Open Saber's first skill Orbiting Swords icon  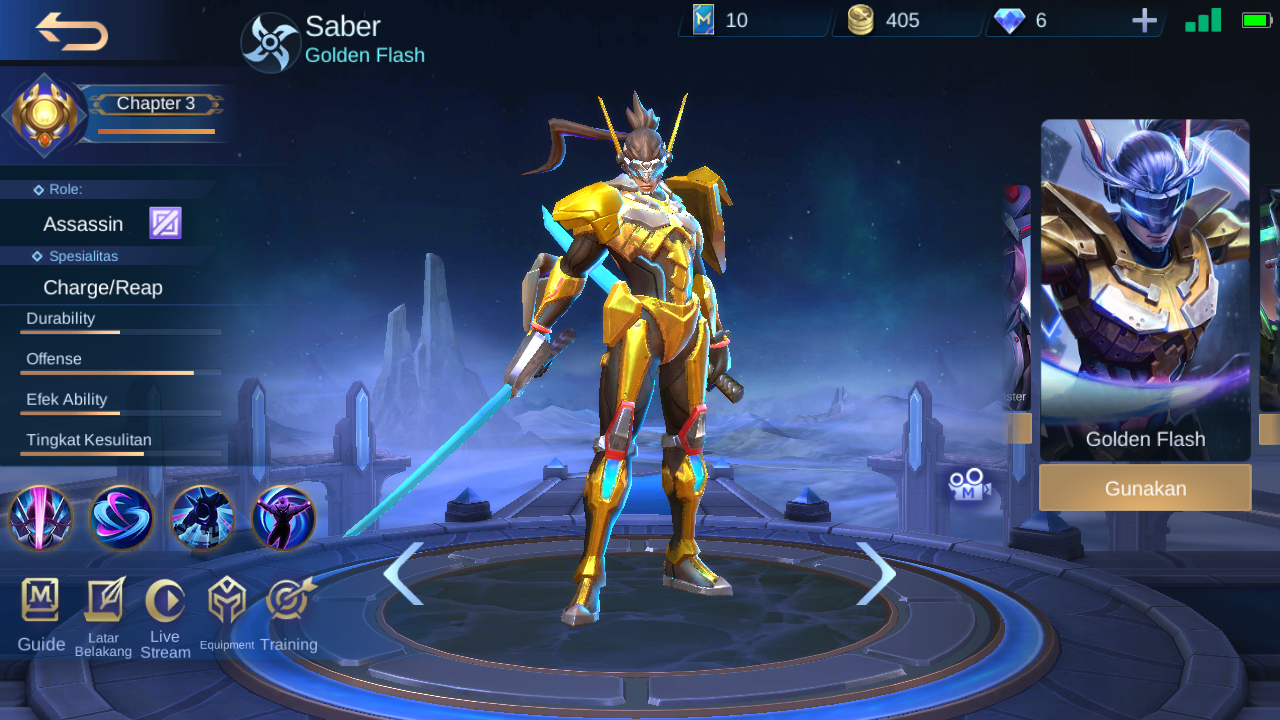click(121, 519)
